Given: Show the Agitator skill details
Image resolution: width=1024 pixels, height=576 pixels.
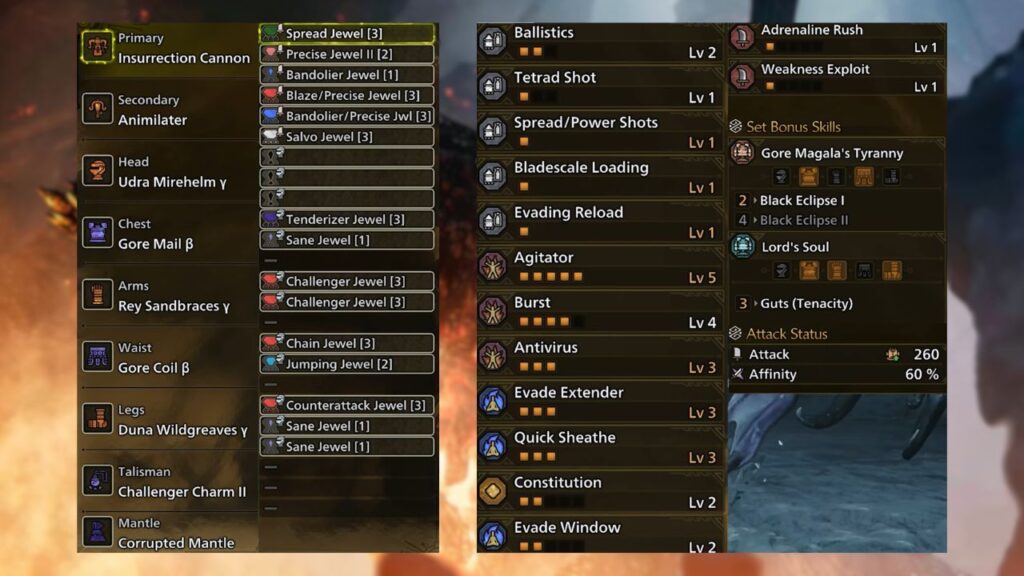Looking at the screenshot, I should [600, 267].
